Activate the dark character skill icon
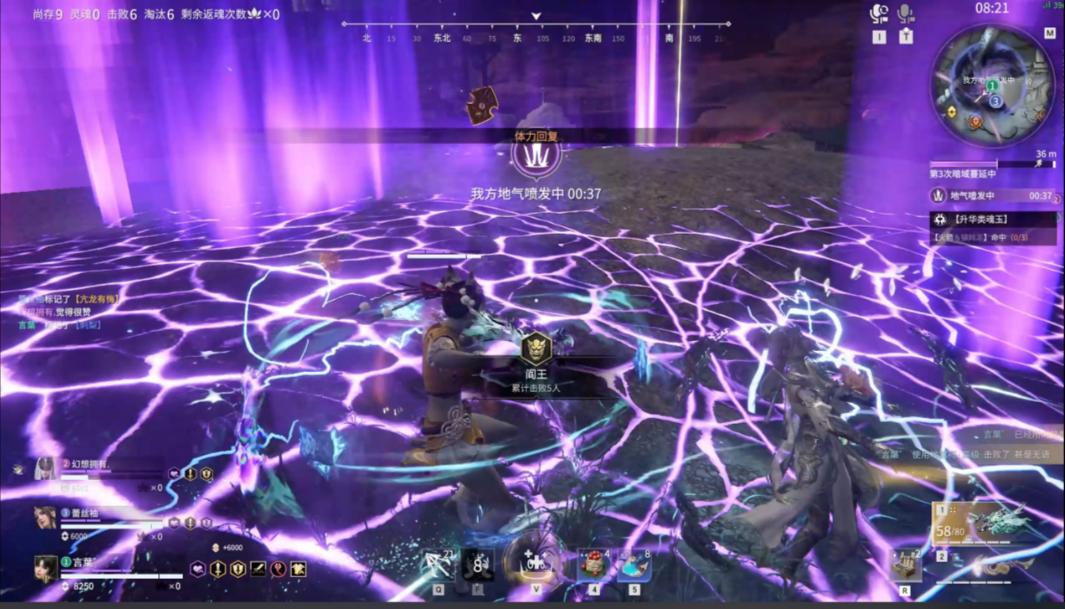The image size is (1065, 609). pyautogui.click(x=478, y=566)
